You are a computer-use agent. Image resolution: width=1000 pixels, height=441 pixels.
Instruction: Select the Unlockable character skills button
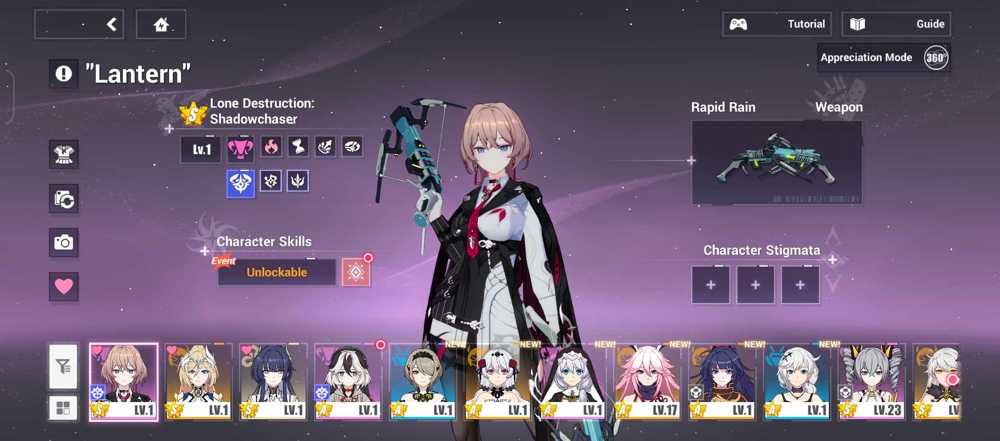tap(277, 272)
